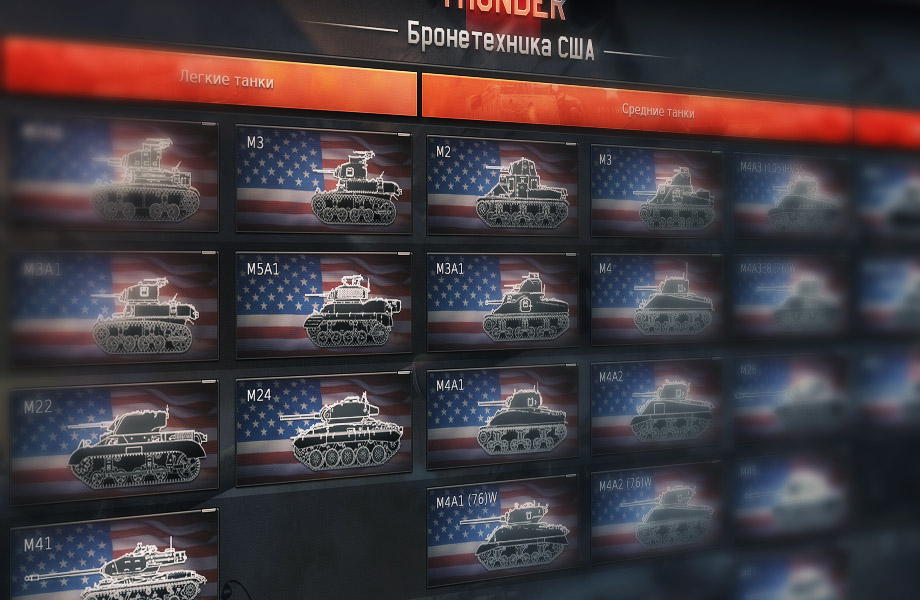Pick the M4A2 (76) W tank card
Screen dimensions: 920x600
pos(656,513)
